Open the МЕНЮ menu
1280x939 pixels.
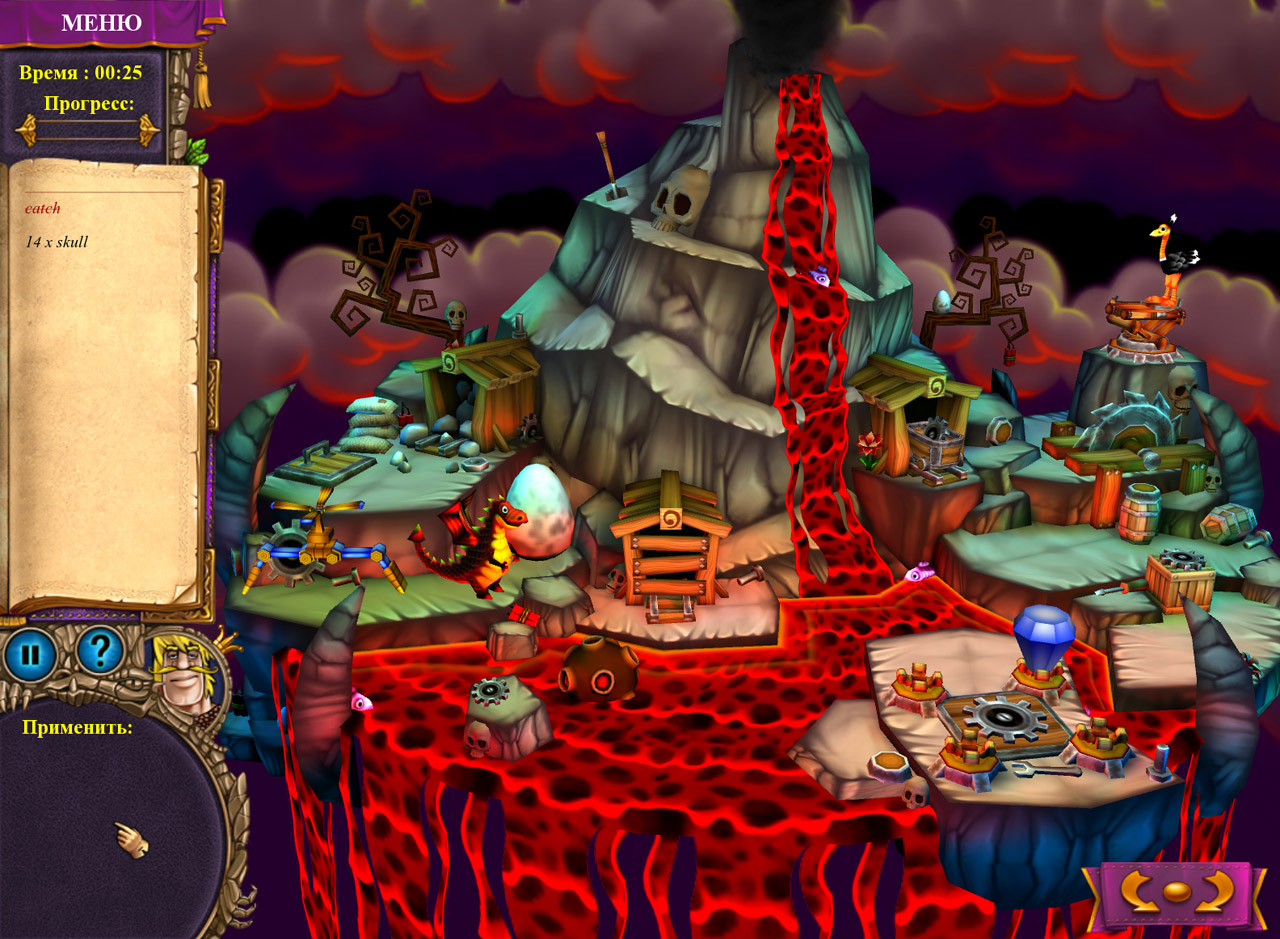(x=101, y=22)
